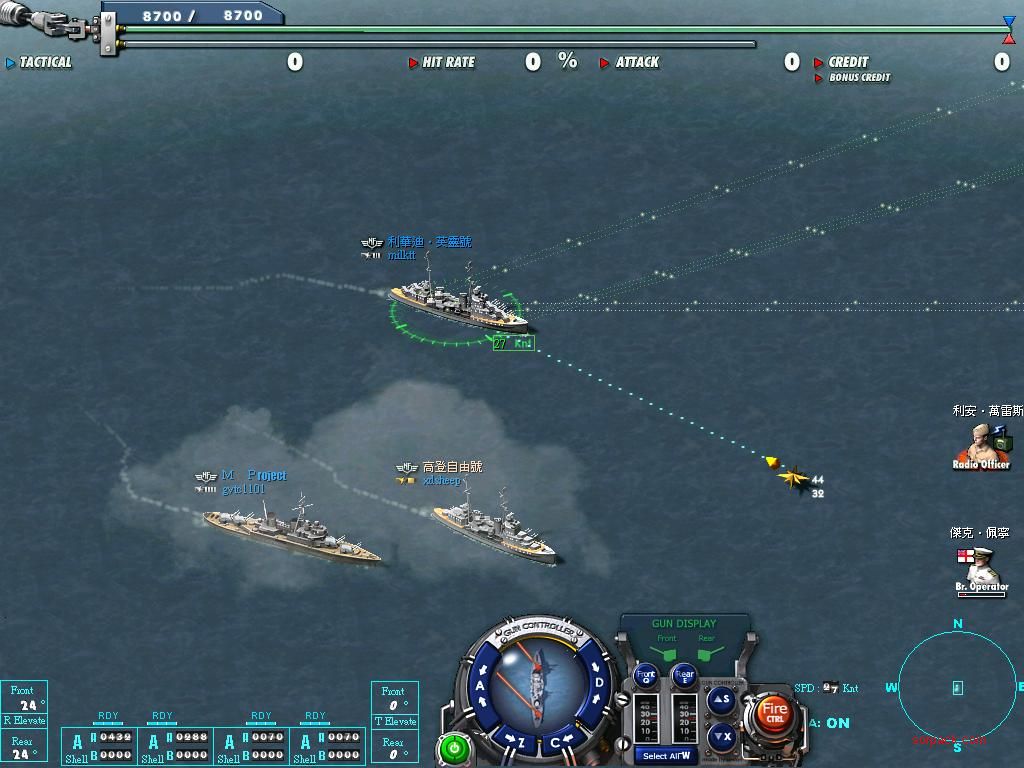The image size is (1024, 768).
Task: Lower gun angle with the down-arrow X button
Action: click(721, 737)
